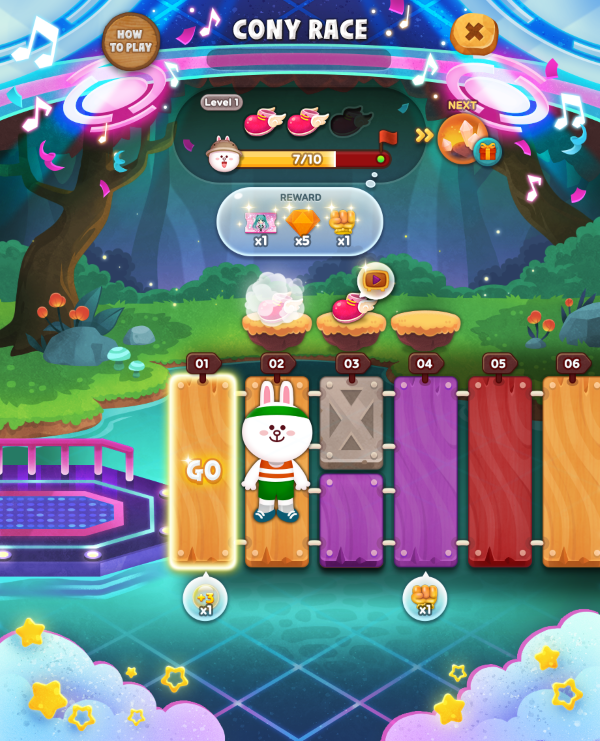Select the red plank numbered 05
Viewport: 600px width, 741px height.
tap(500, 470)
